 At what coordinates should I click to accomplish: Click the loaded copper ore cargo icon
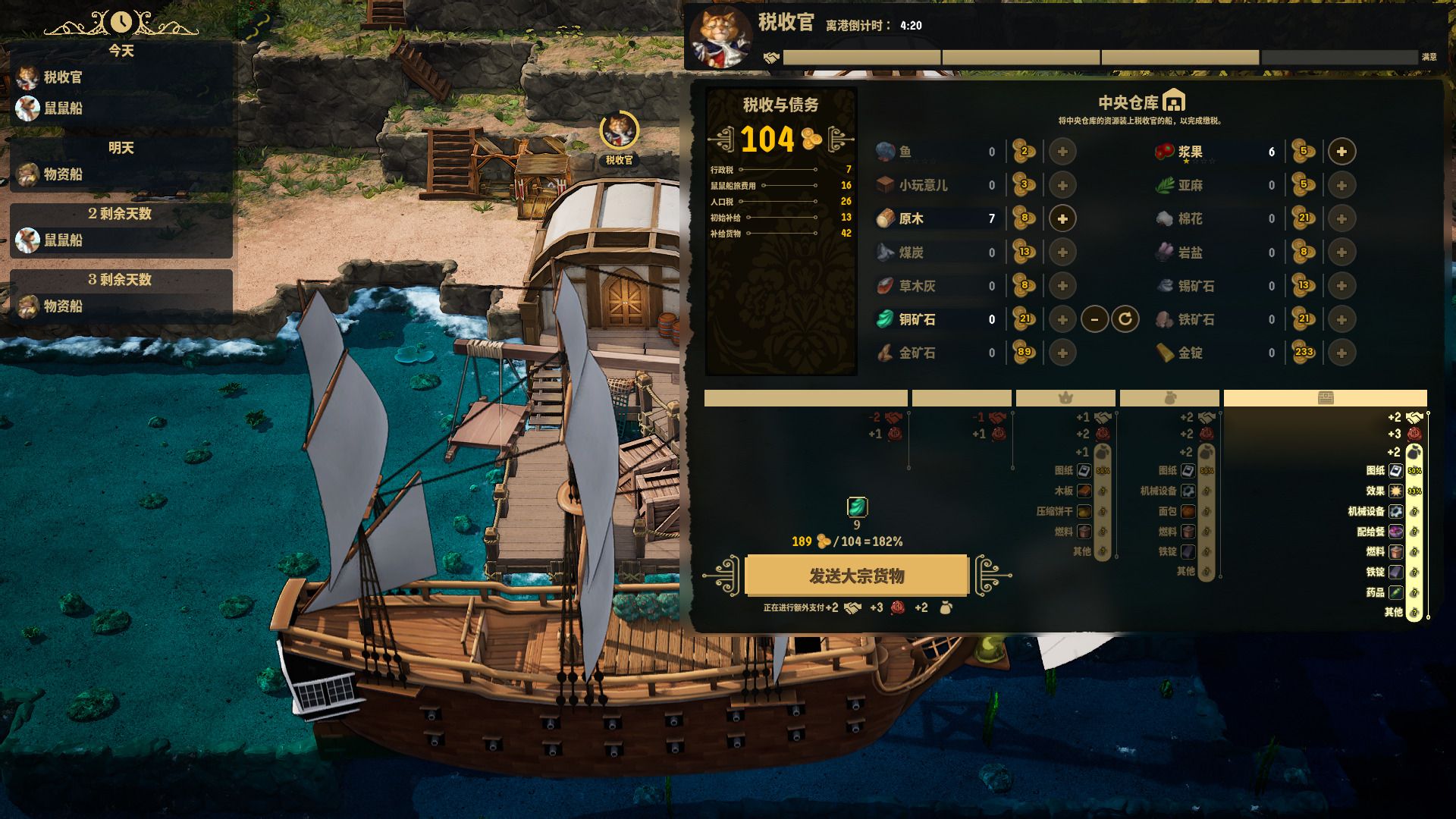[x=857, y=507]
